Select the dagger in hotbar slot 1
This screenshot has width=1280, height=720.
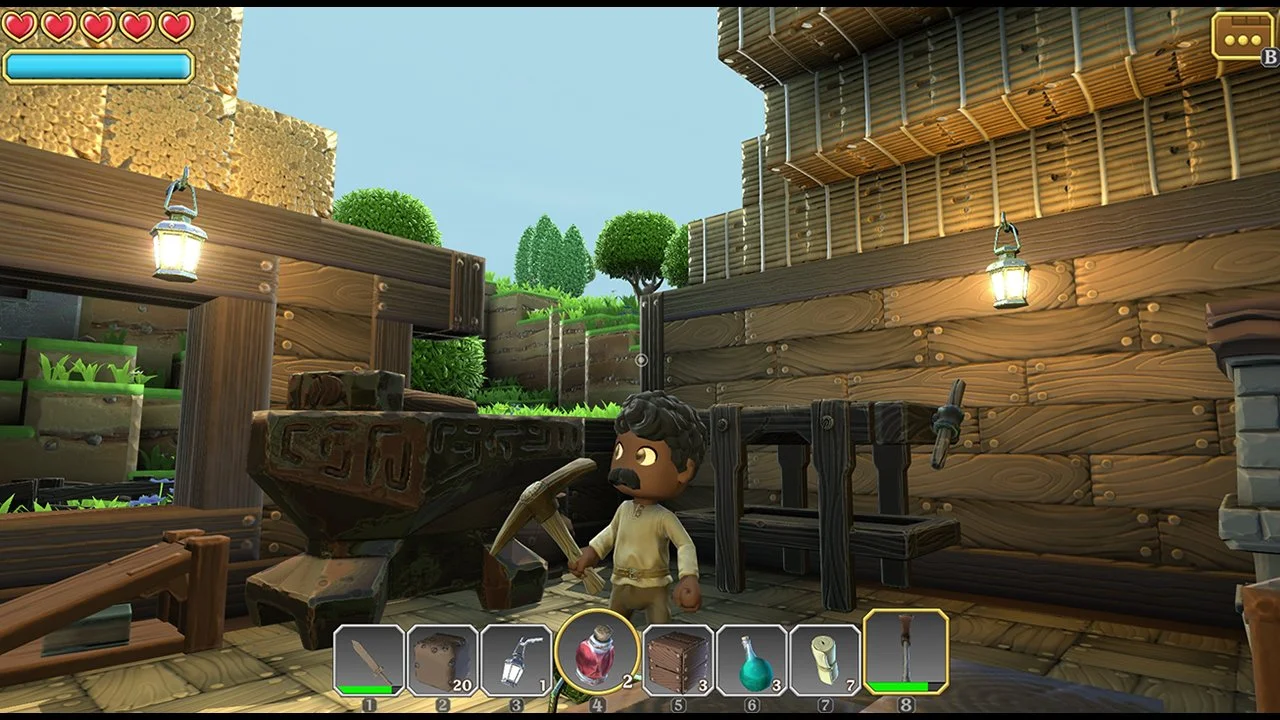click(366, 662)
